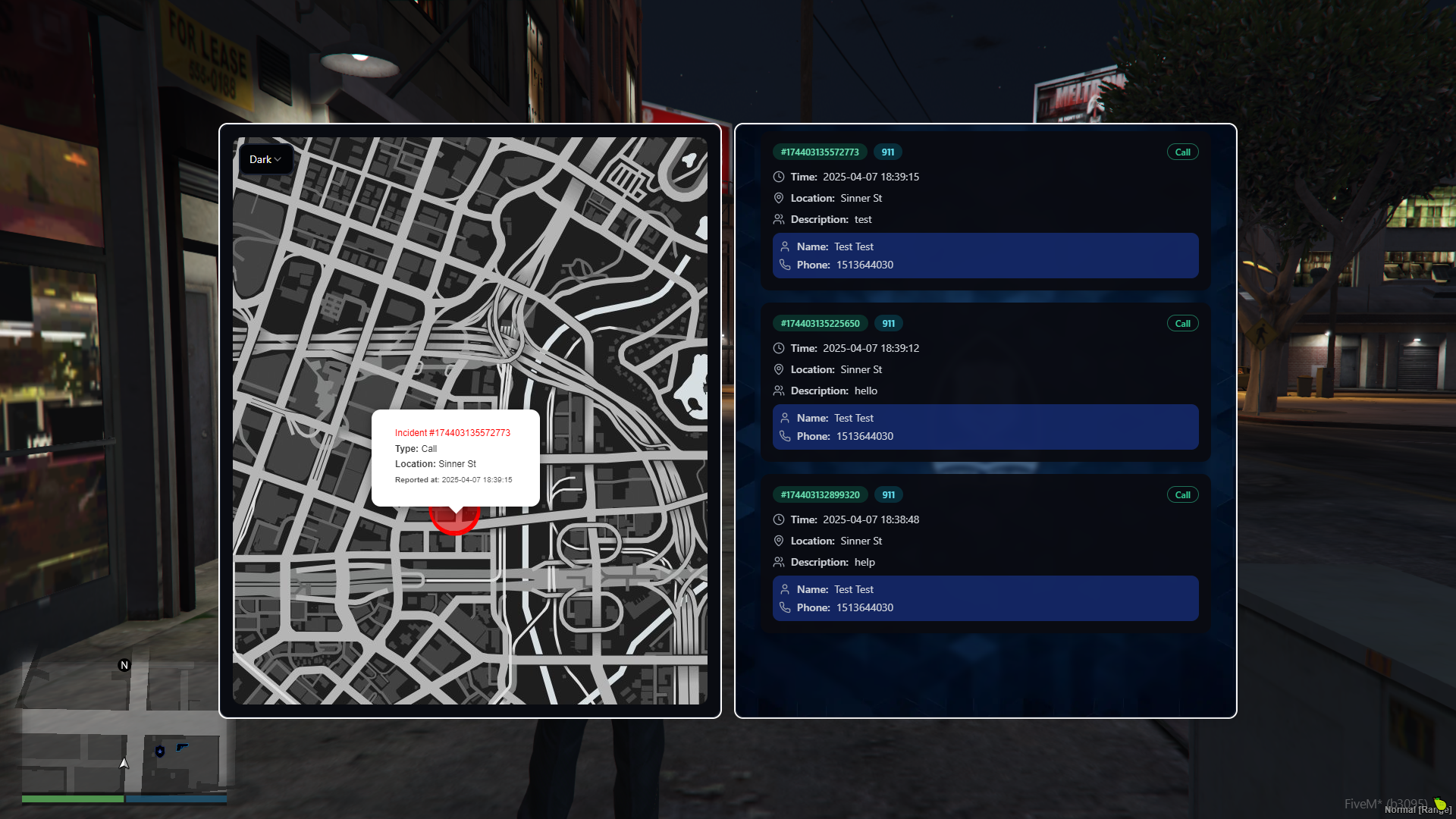The width and height of the screenshot is (1456, 819).
Task: Click the person icon next to Name in the first card
Action: tap(785, 246)
